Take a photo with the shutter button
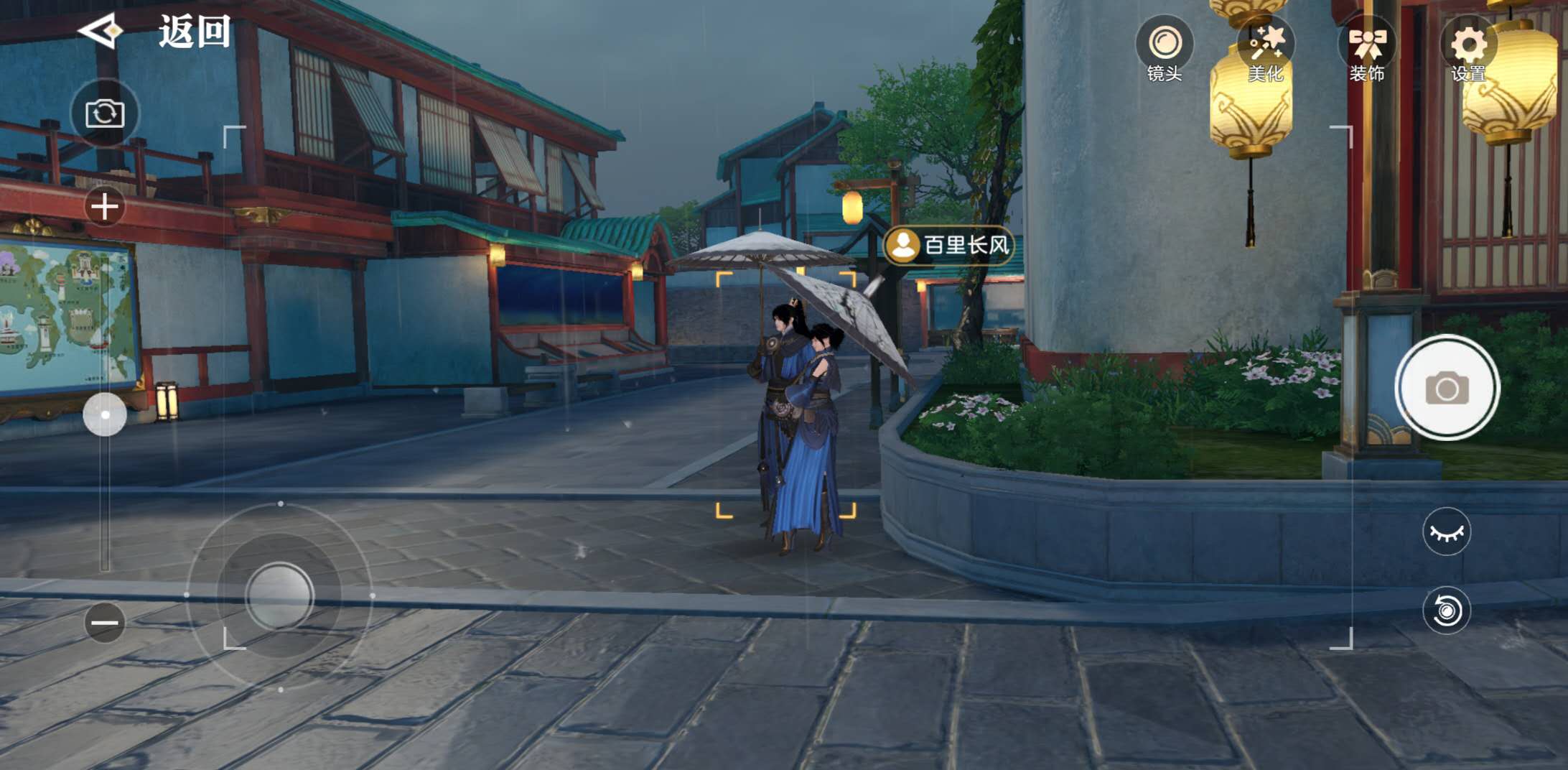The width and height of the screenshot is (1568, 770). tap(1447, 388)
